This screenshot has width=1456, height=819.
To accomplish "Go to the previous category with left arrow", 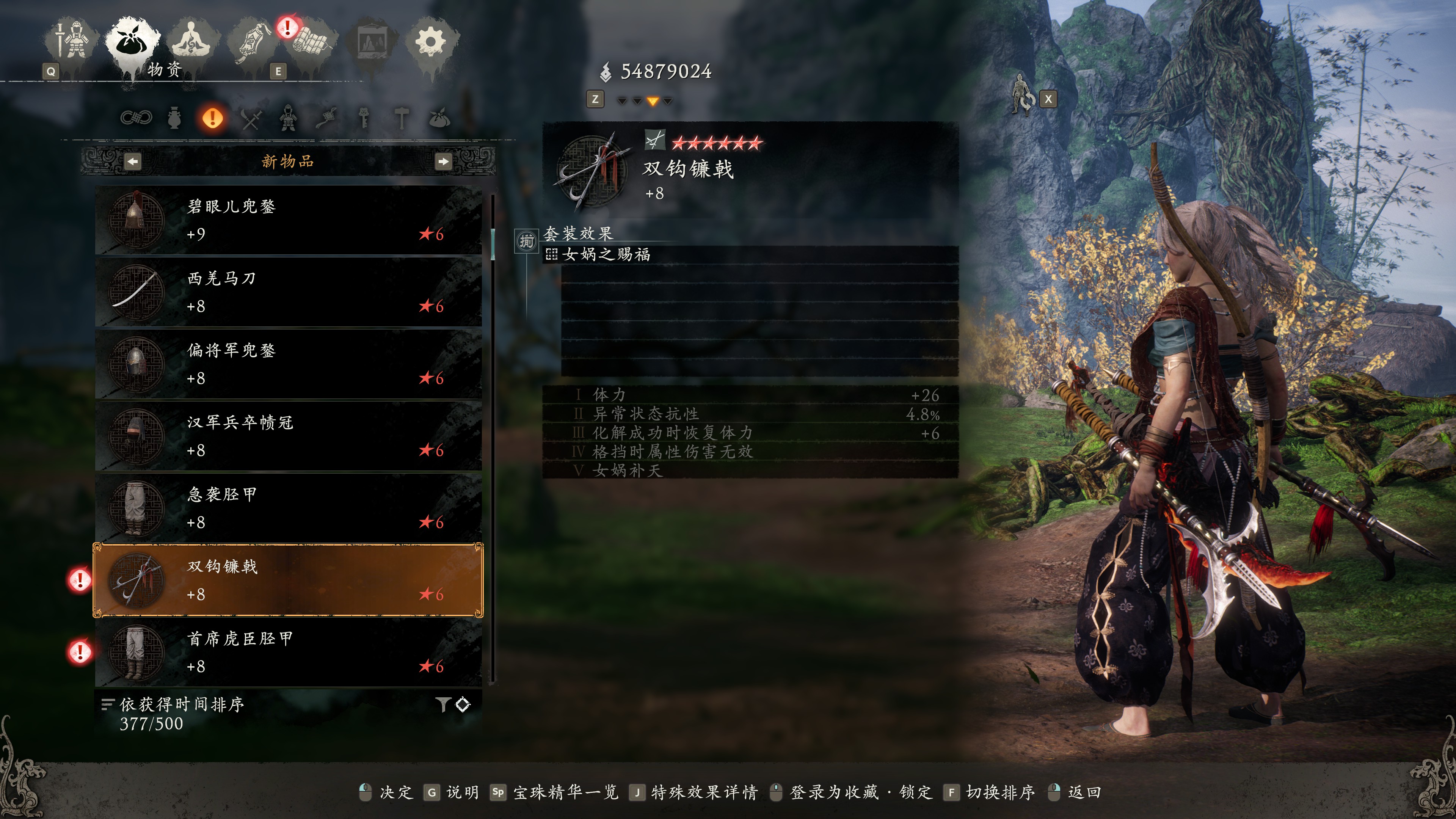I will point(132,162).
